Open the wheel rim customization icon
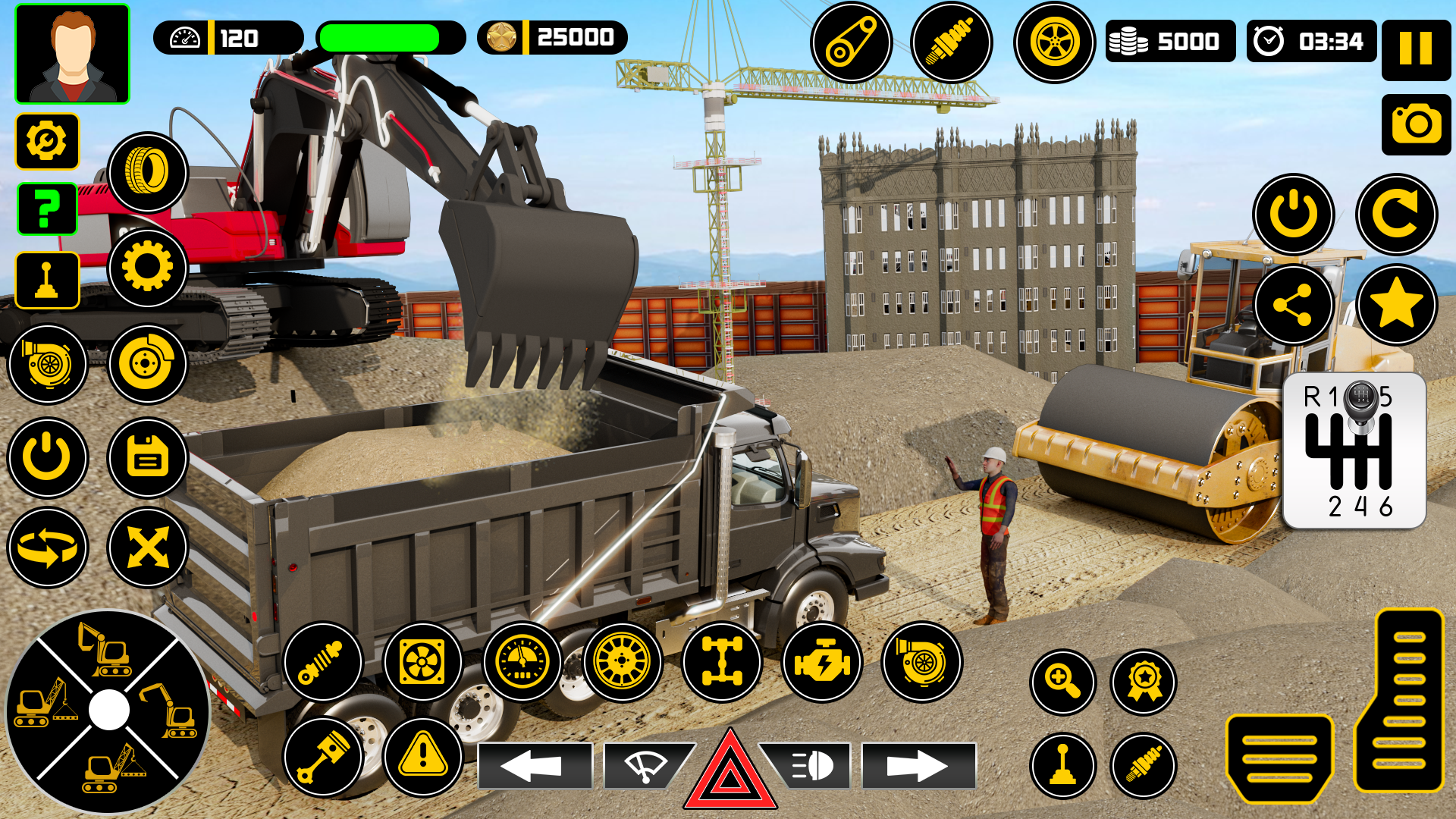Viewport: 1456px width, 819px height. point(622,662)
